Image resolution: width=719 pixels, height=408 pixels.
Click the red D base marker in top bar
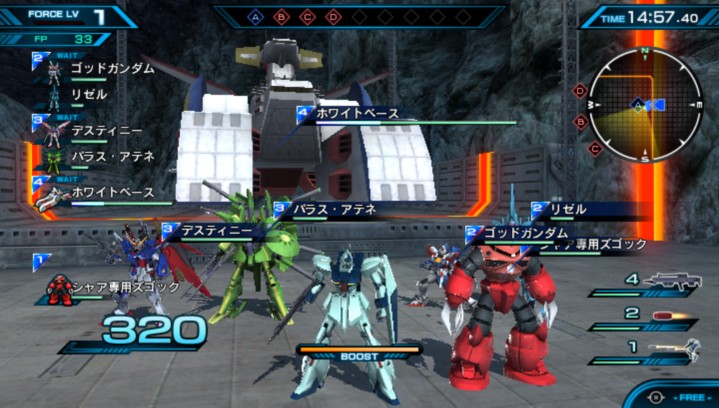tap(334, 17)
